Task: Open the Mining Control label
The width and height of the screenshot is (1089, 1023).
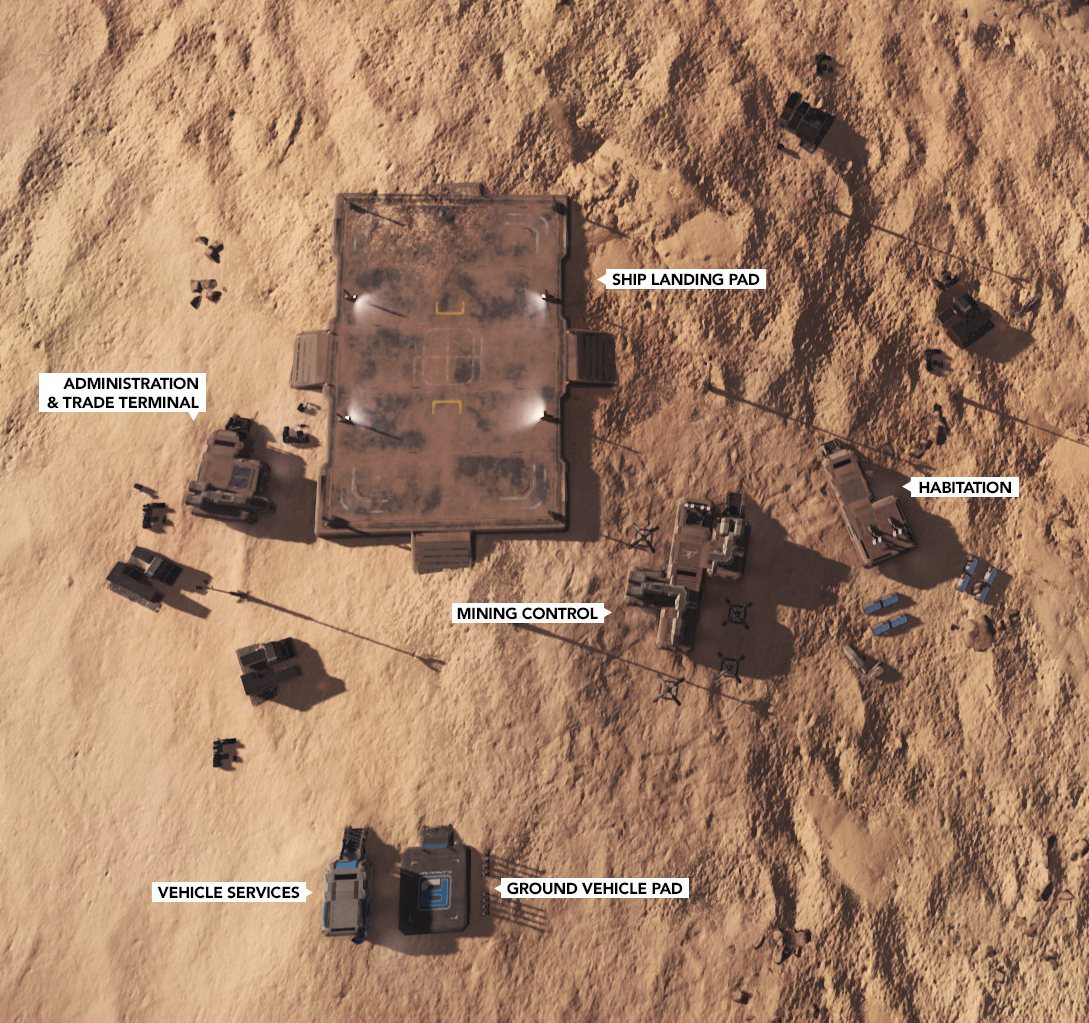Action: [x=526, y=613]
